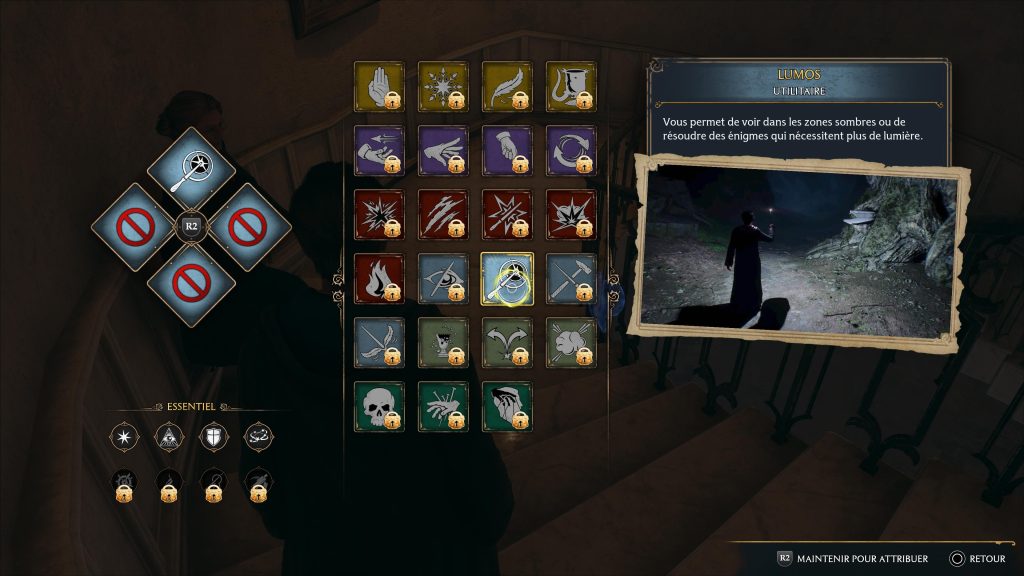Screen dimensions: 1024x576
Task: Choose the locked flame Incendio spell
Action: point(379,277)
